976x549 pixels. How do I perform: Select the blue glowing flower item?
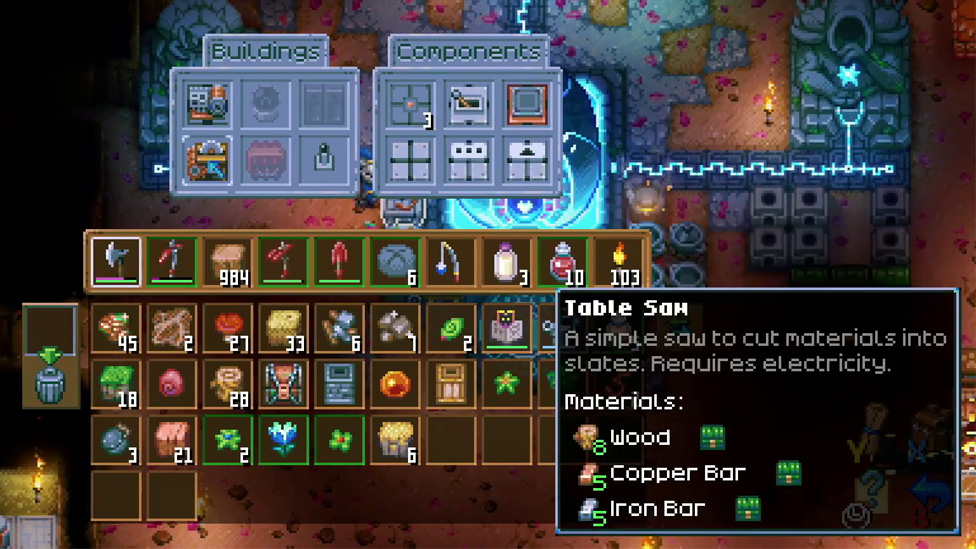(283, 439)
